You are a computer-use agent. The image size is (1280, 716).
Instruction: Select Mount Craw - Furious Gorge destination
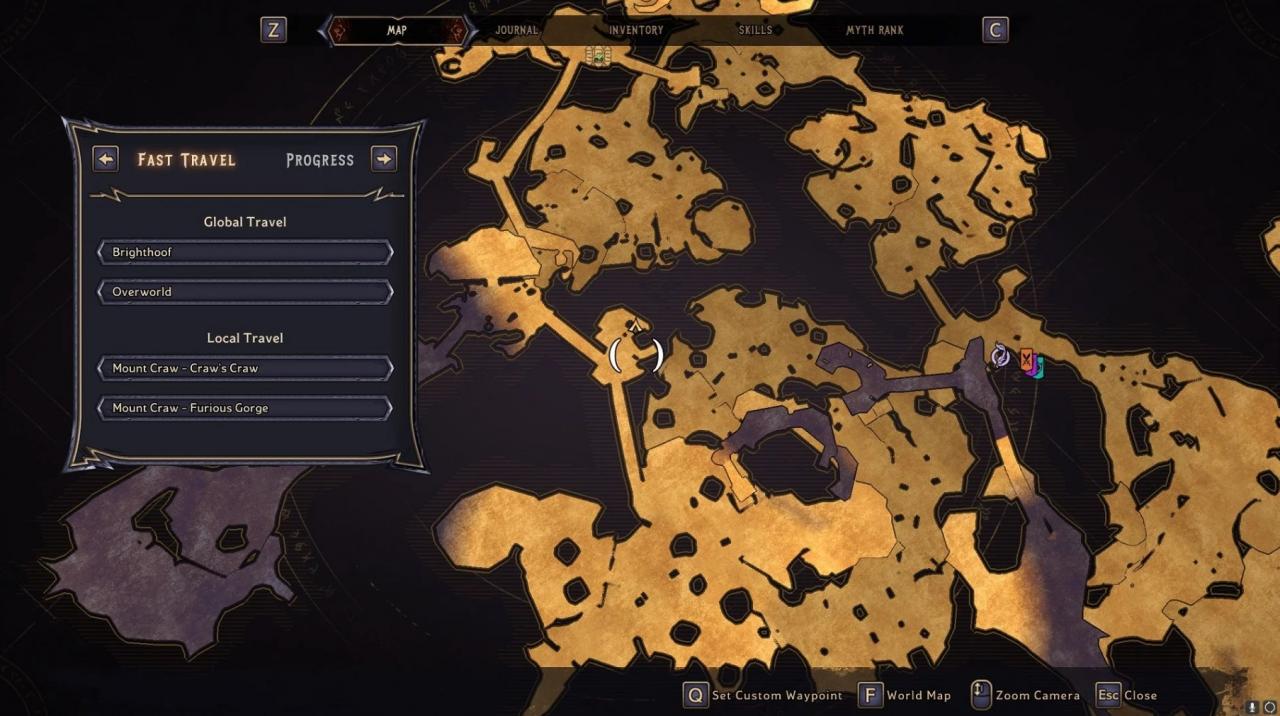(245, 408)
